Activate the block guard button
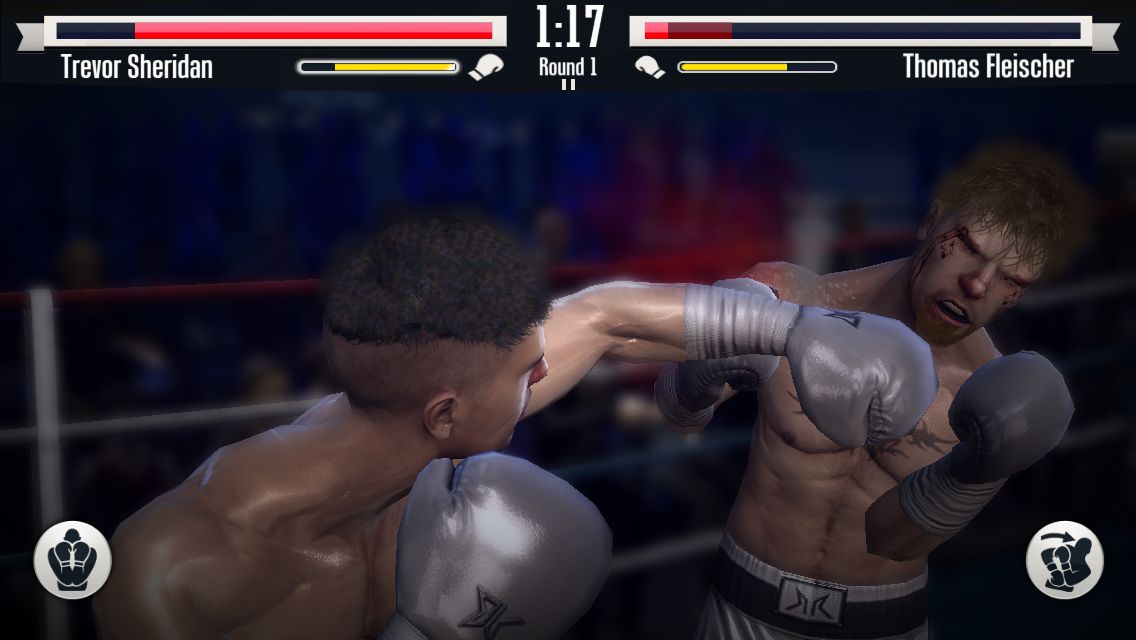The height and width of the screenshot is (640, 1136). [x=72, y=560]
